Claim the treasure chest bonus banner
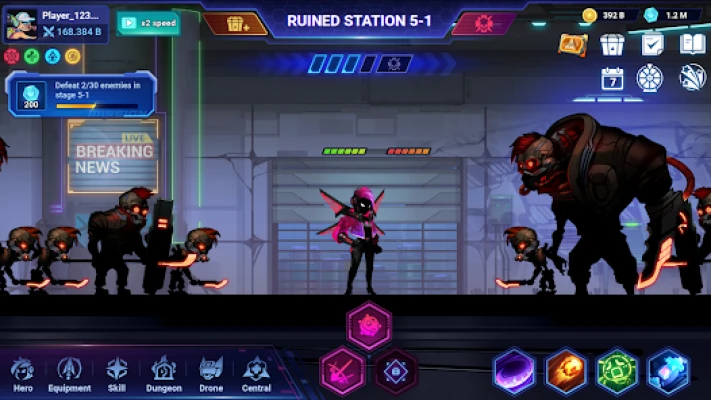Viewport: 711px width, 400px height. click(235, 22)
